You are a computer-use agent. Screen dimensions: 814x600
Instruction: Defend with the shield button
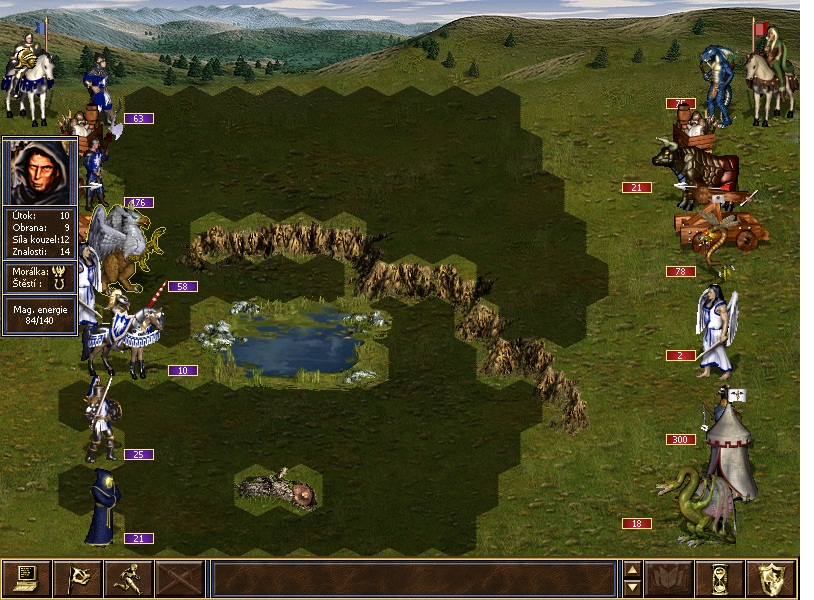coord(771,579)
